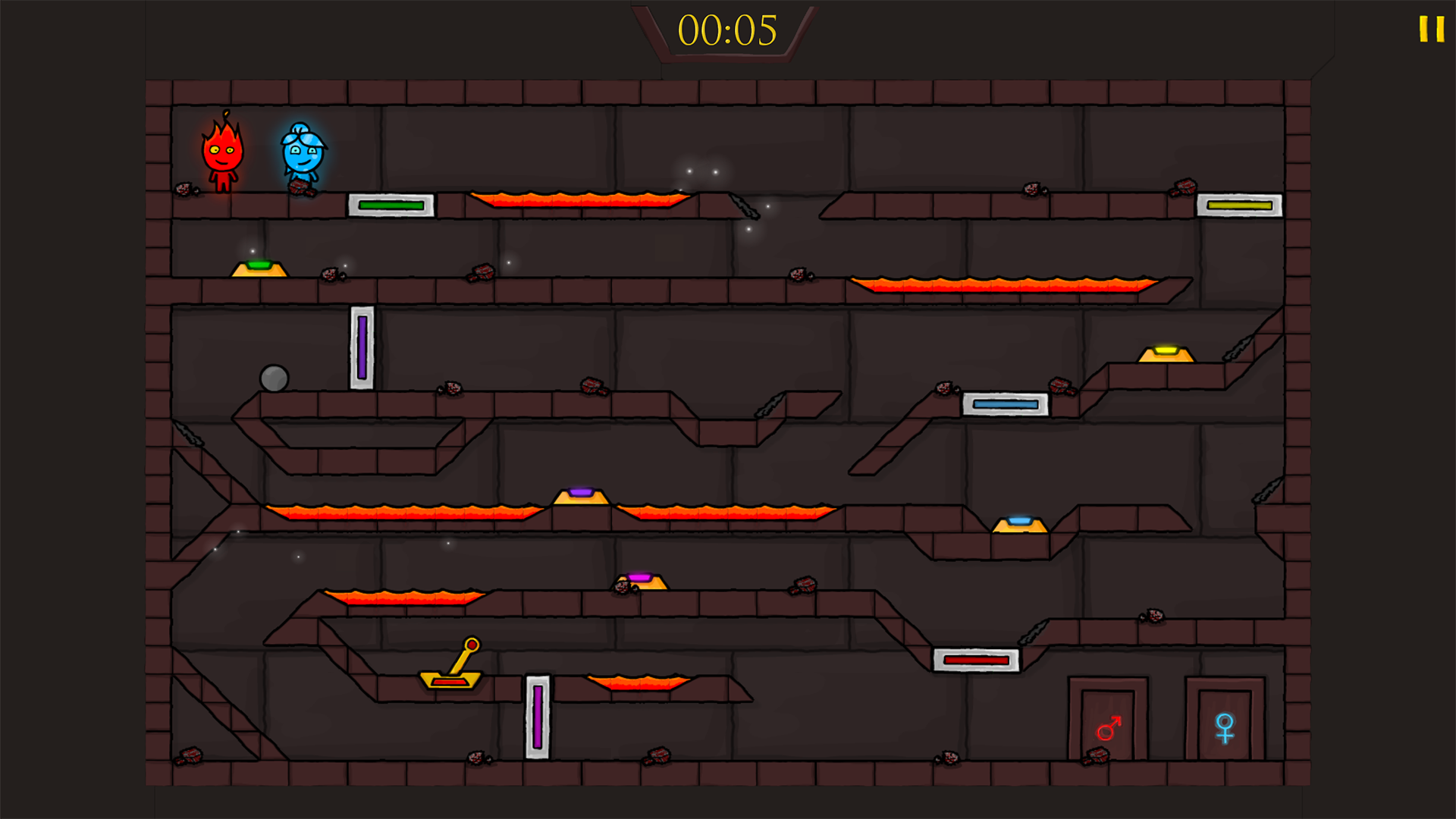Screen dimensions: 1456x819
Task: Click the green horizontal gate panel
Action: point(391,204)
